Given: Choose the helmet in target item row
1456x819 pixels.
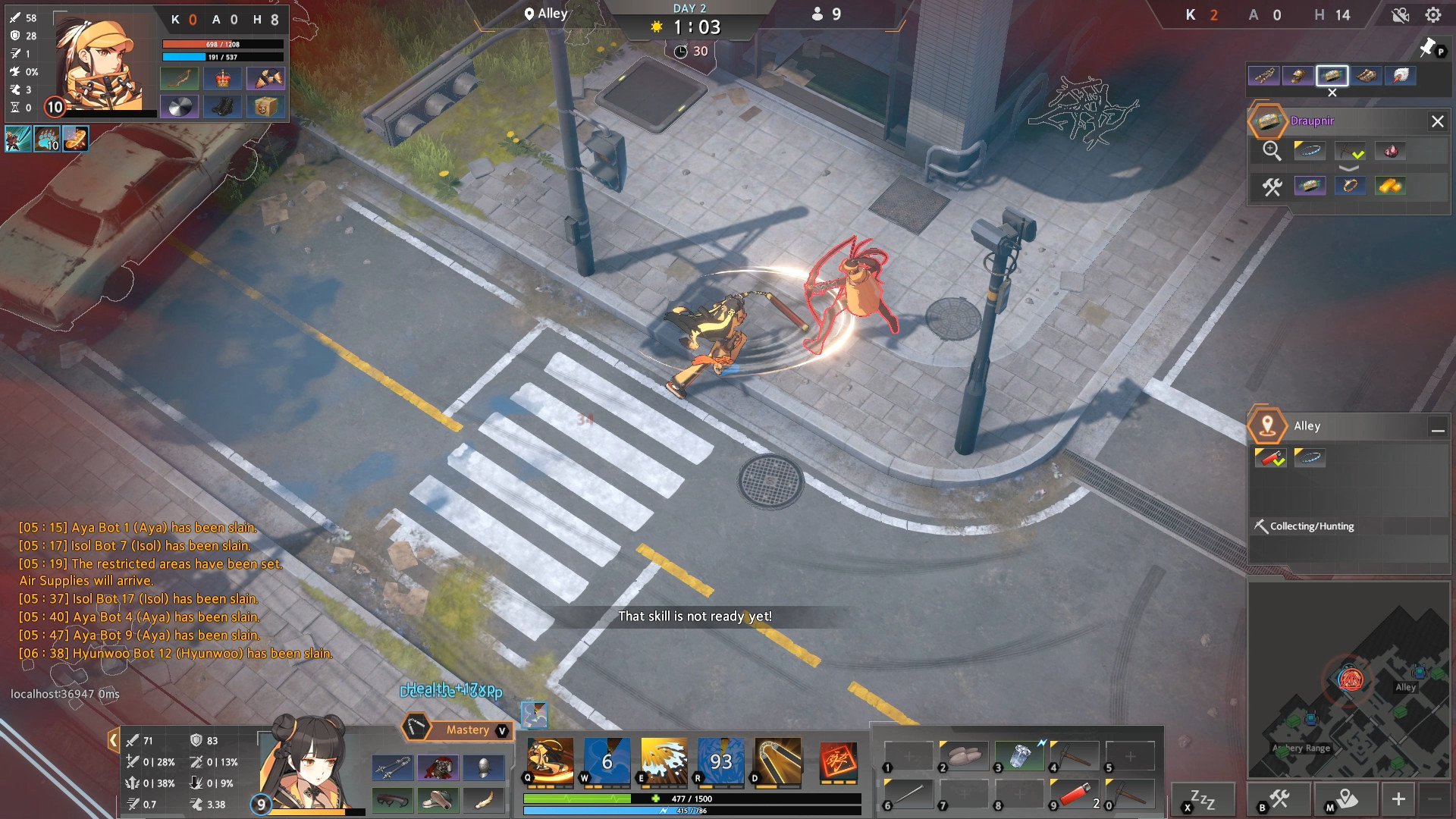Looking at the screenshot, I should click(1298, 76).
